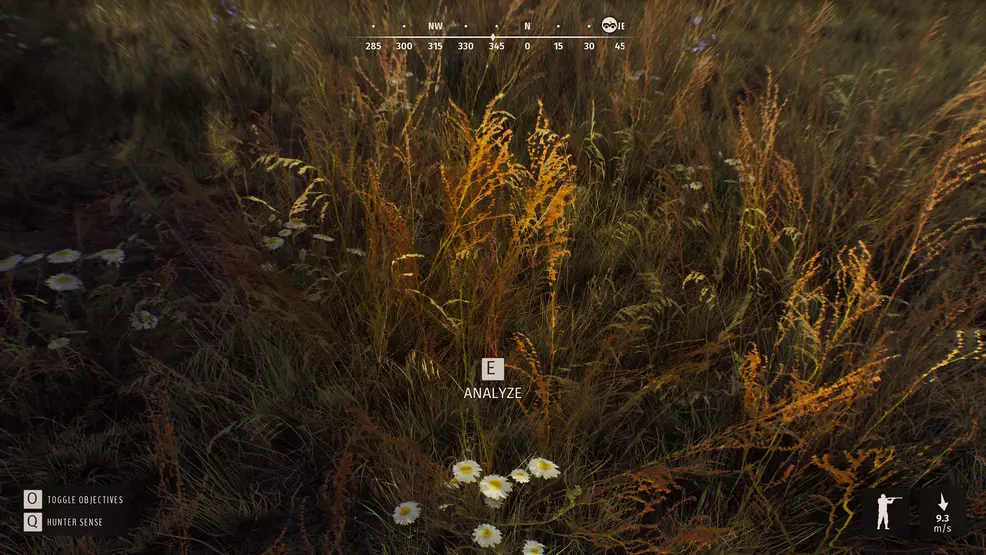Click the vehicle marker on the compass
Viewport: 986px width, 555px height.
coord(609,26)
